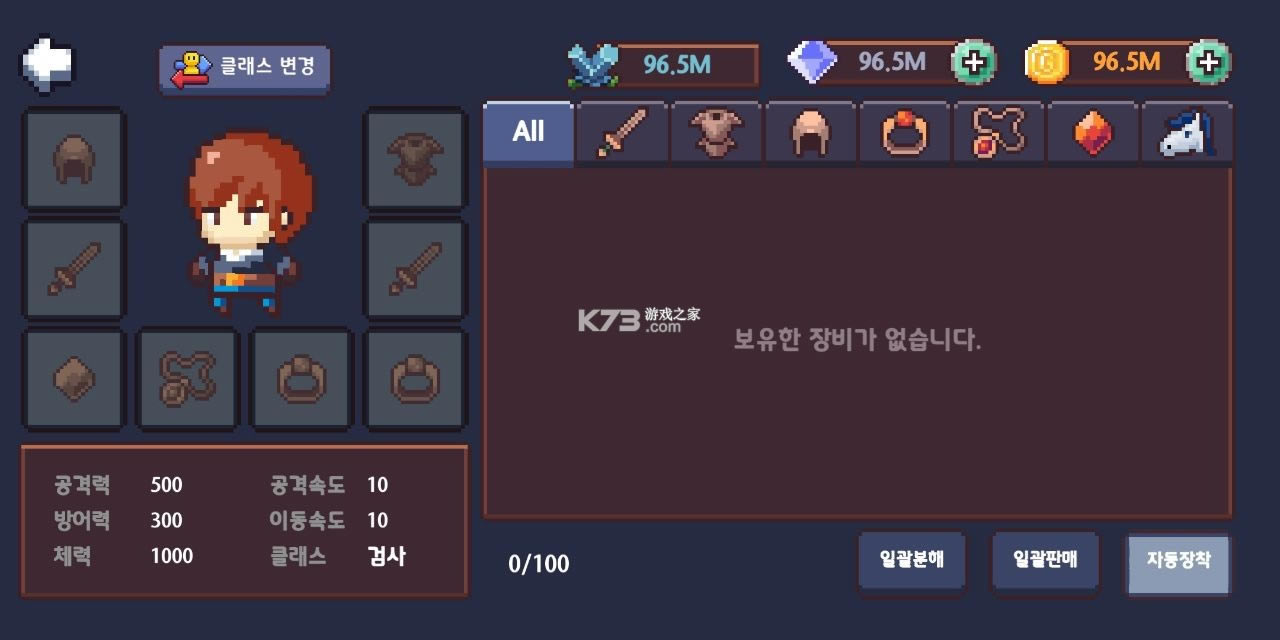Screen dimensions: 1280x640
Task: Select the sword weapon tab
Action: click(x=622, y=132)
